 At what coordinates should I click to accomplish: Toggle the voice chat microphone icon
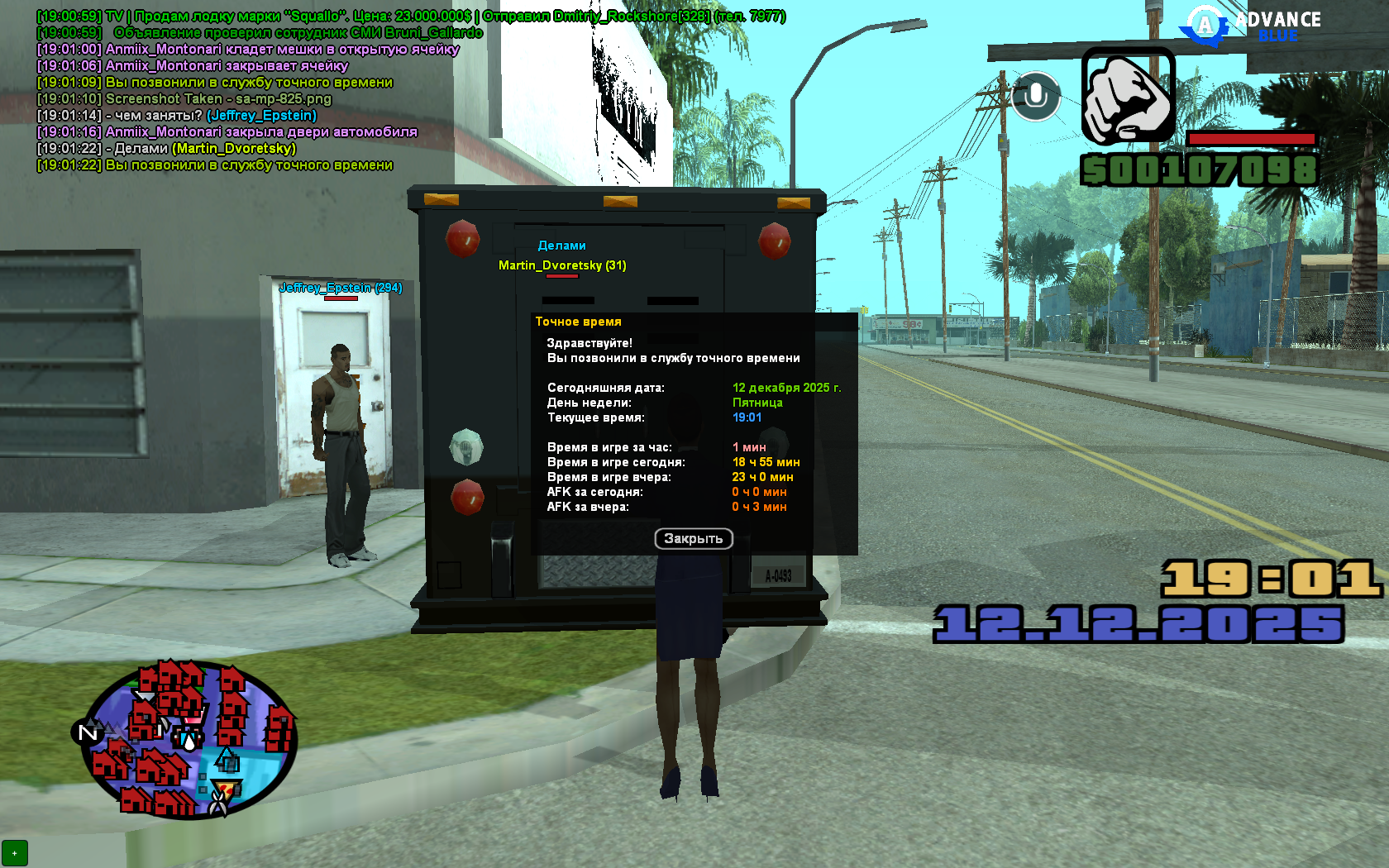click(x=1035, y=97)
